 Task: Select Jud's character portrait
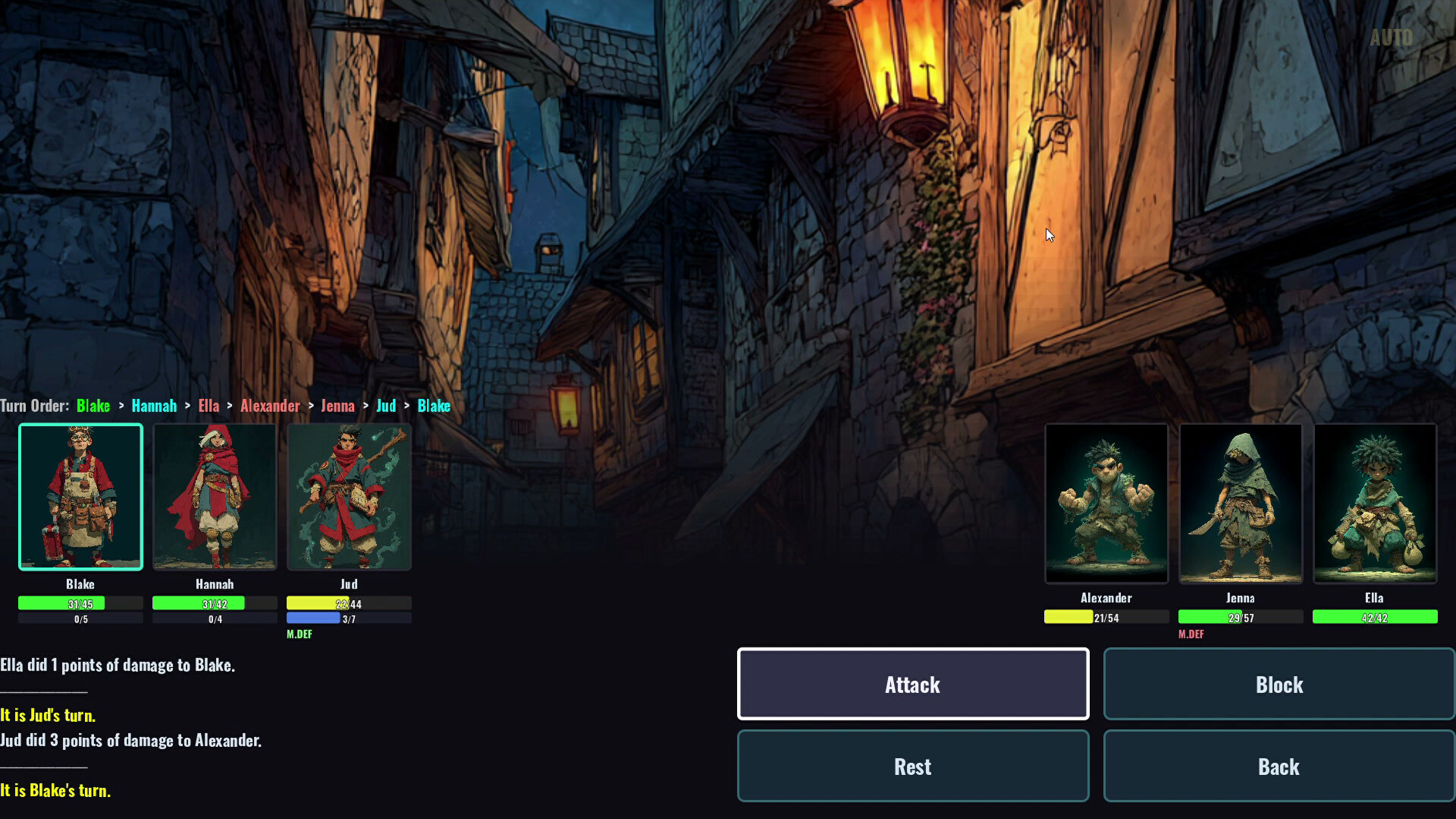pyautogui.click(x=349, y=497)
